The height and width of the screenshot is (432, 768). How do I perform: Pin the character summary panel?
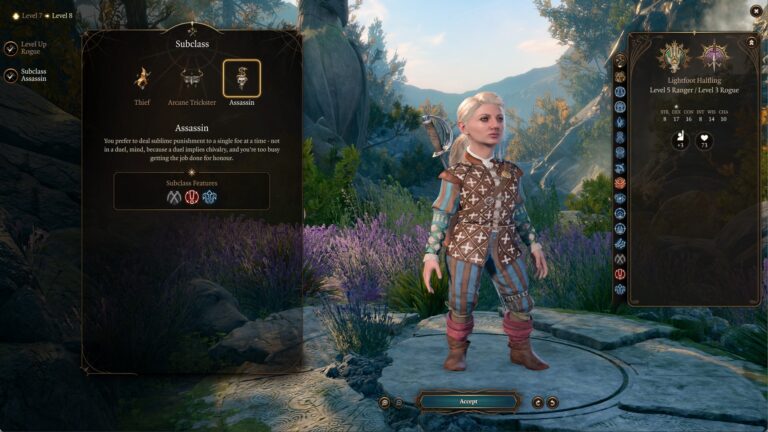click(x=752, y=41)
